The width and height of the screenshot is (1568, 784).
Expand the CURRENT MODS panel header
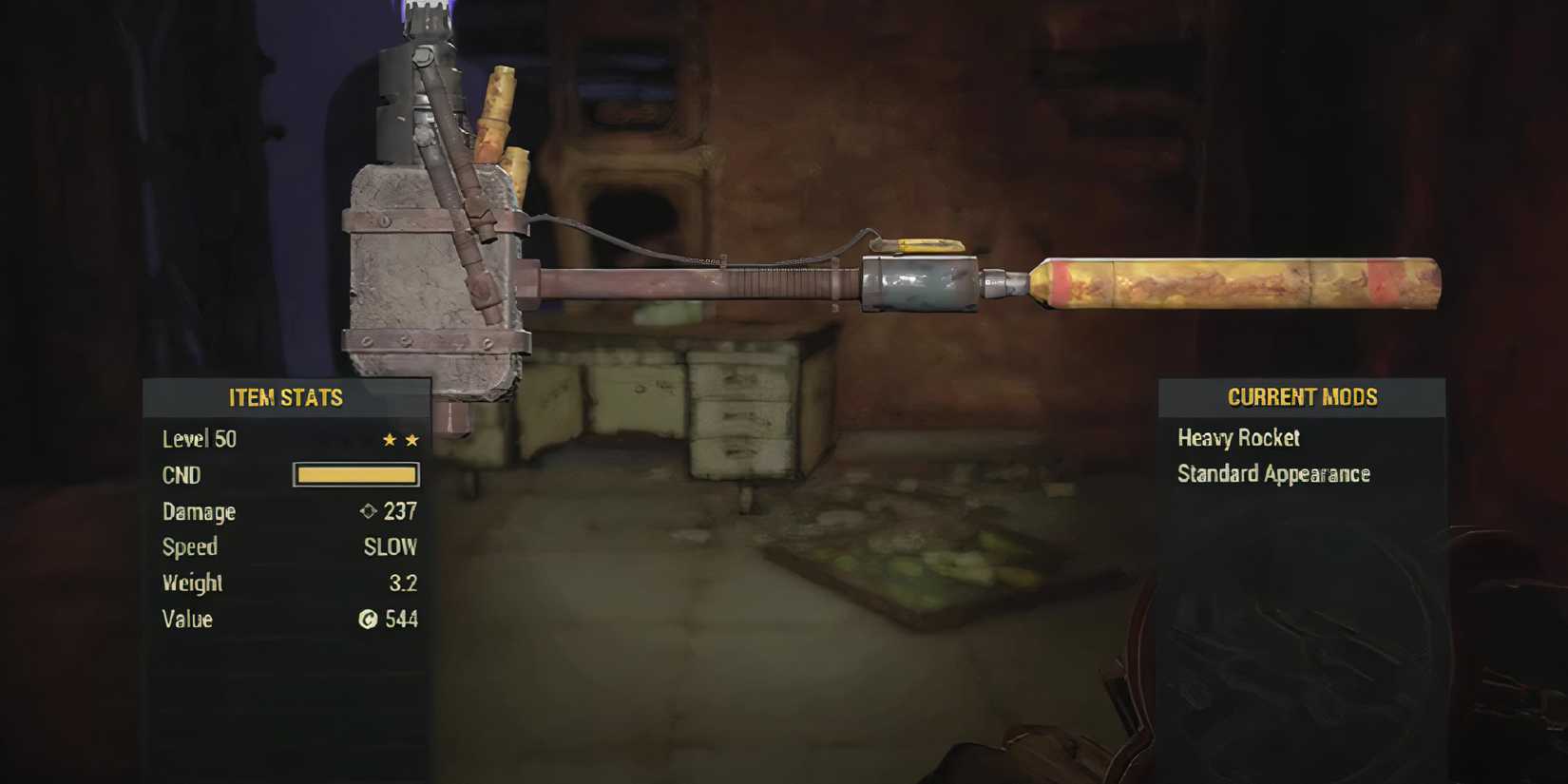[x=1302, y=397]
